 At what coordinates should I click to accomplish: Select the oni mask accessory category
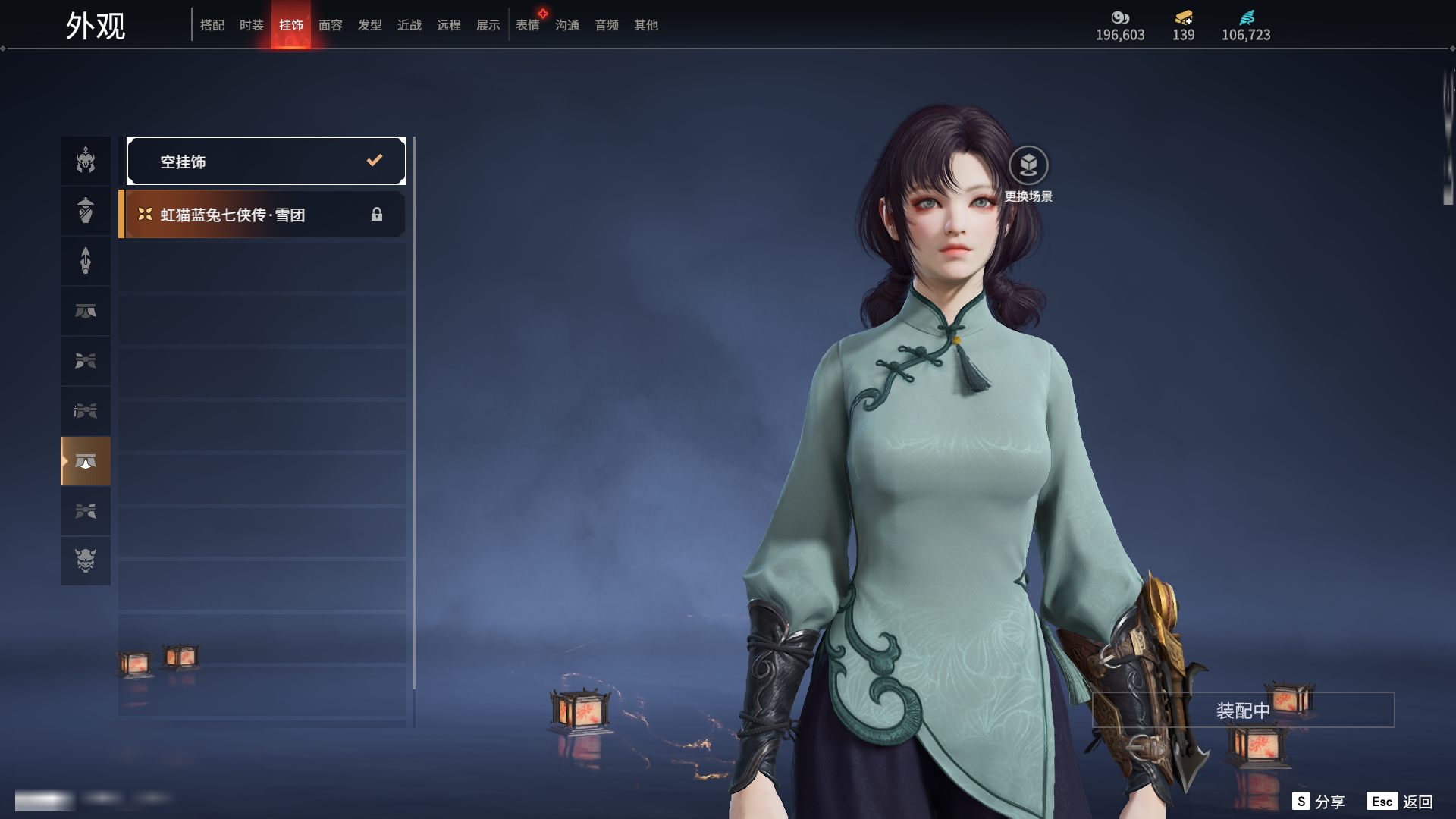[x=86, y=560]
